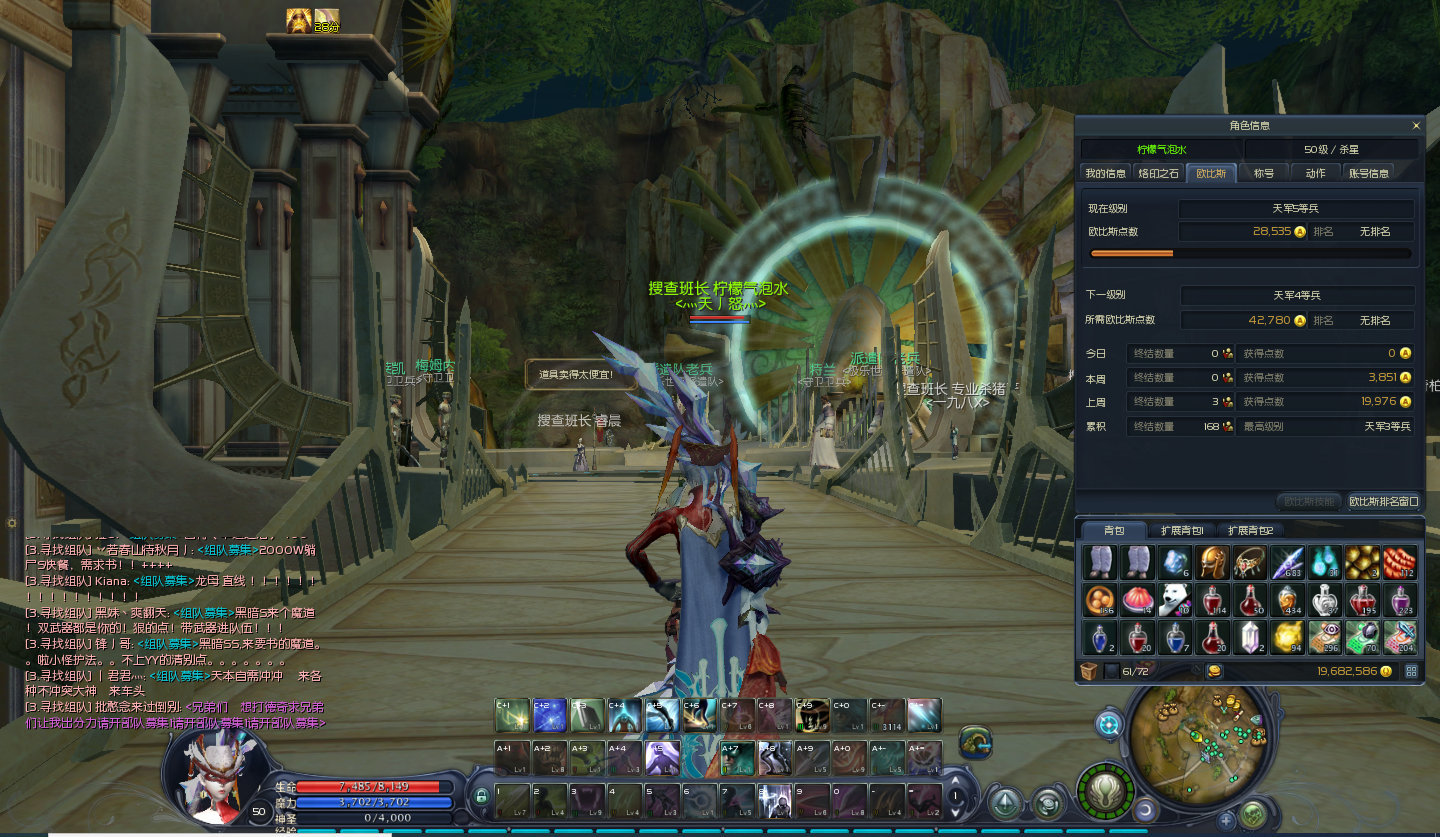Click the blue crosshair button beside minimap

click(x=1108, y=724)
